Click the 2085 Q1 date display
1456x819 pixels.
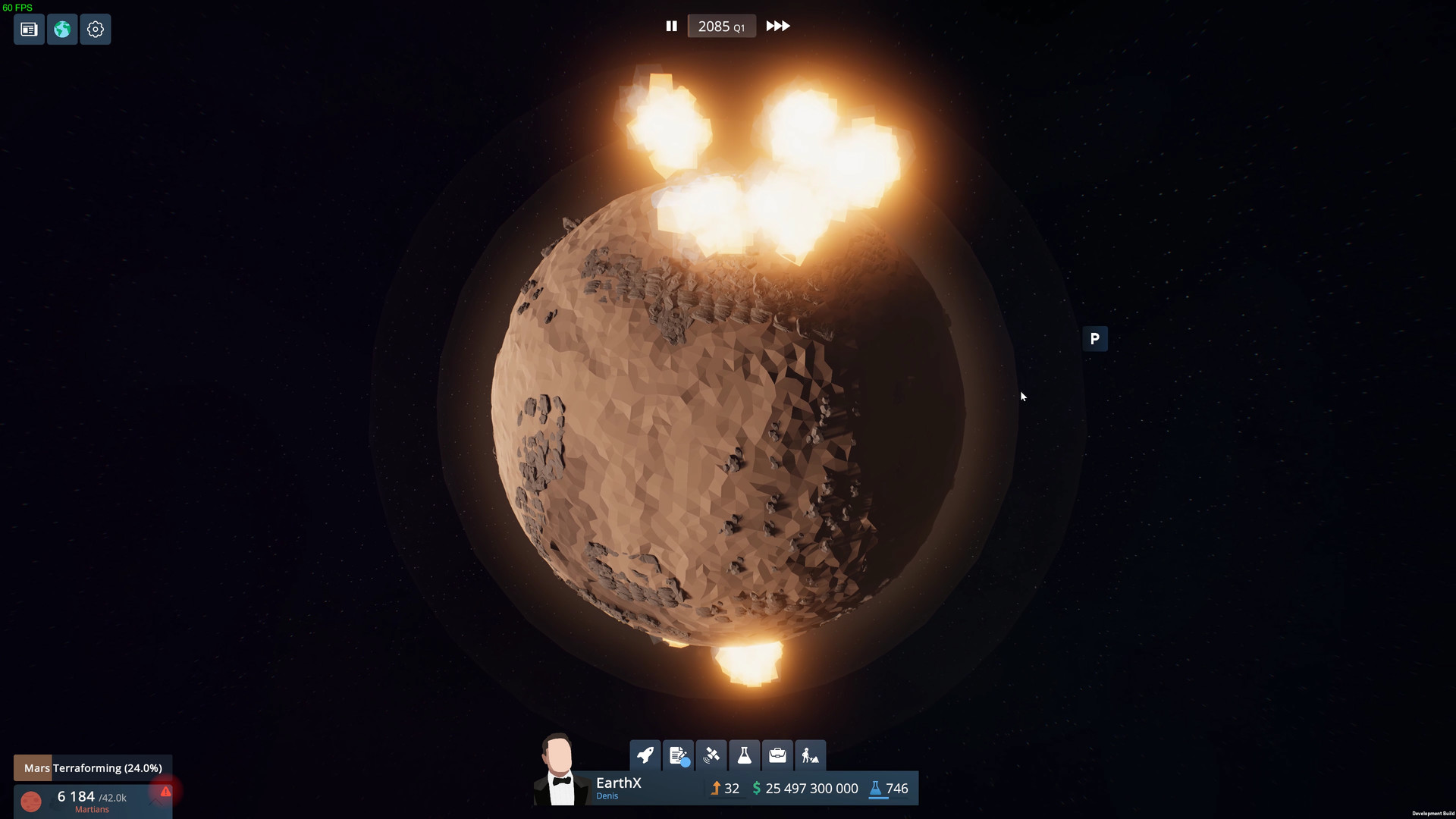click(x=720, y=26)
